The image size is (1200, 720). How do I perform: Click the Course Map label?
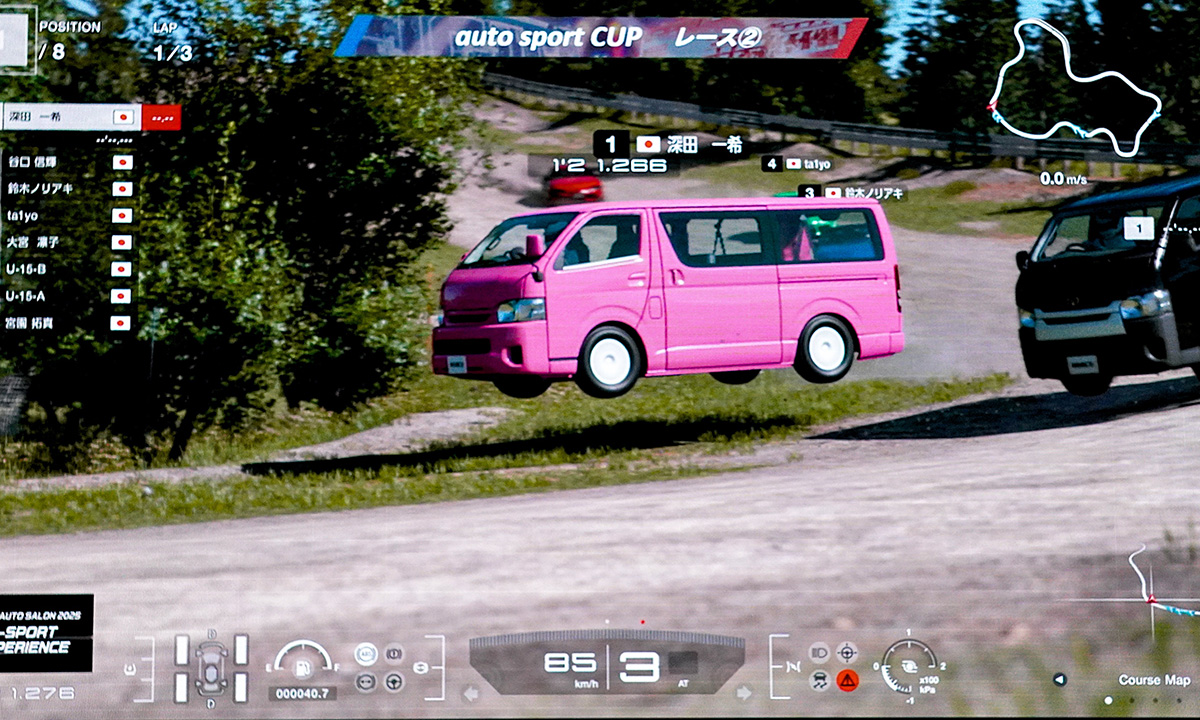(1154, 680)
